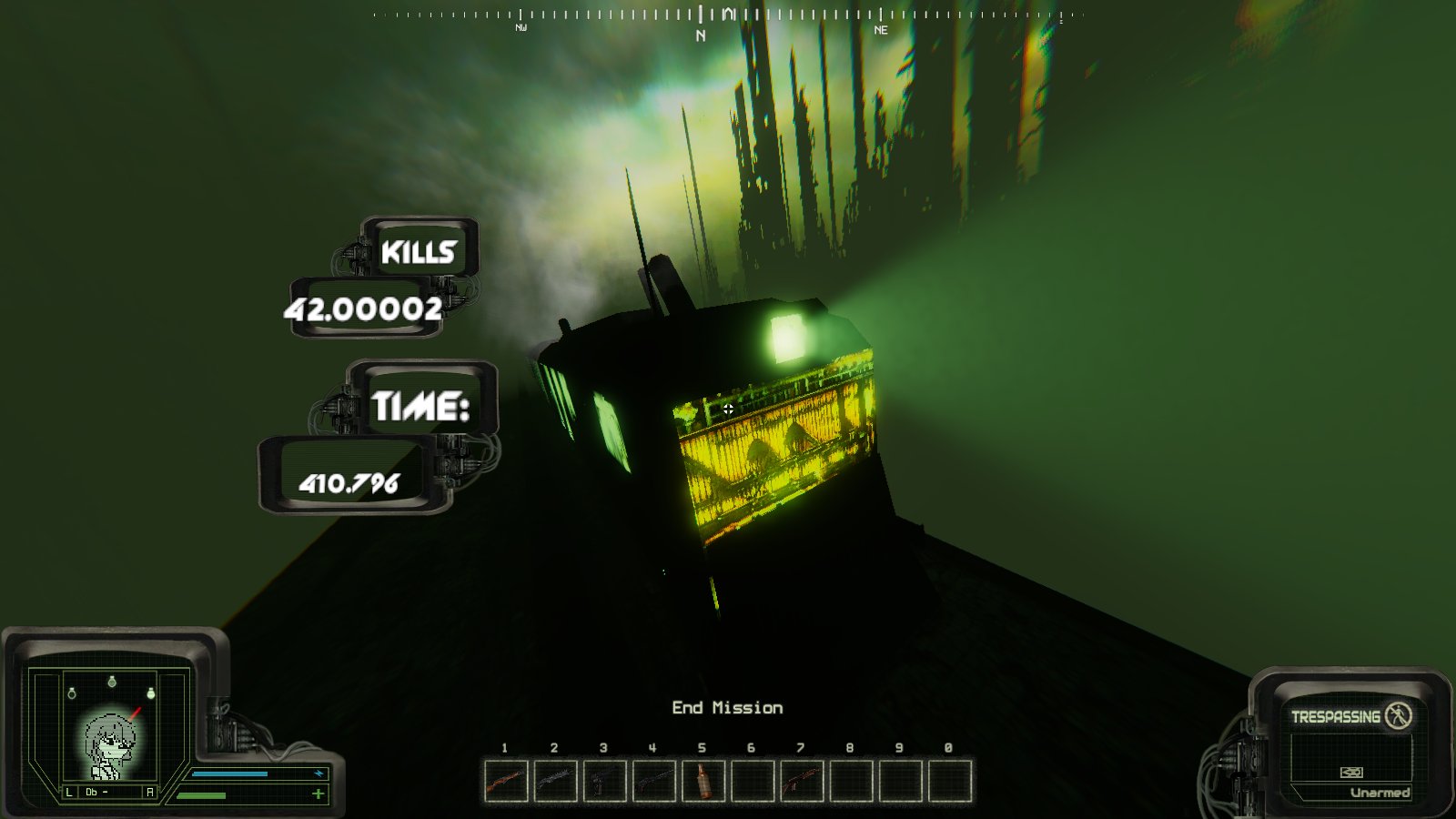Select the dark rifle in slot 4

coord(653,781)
